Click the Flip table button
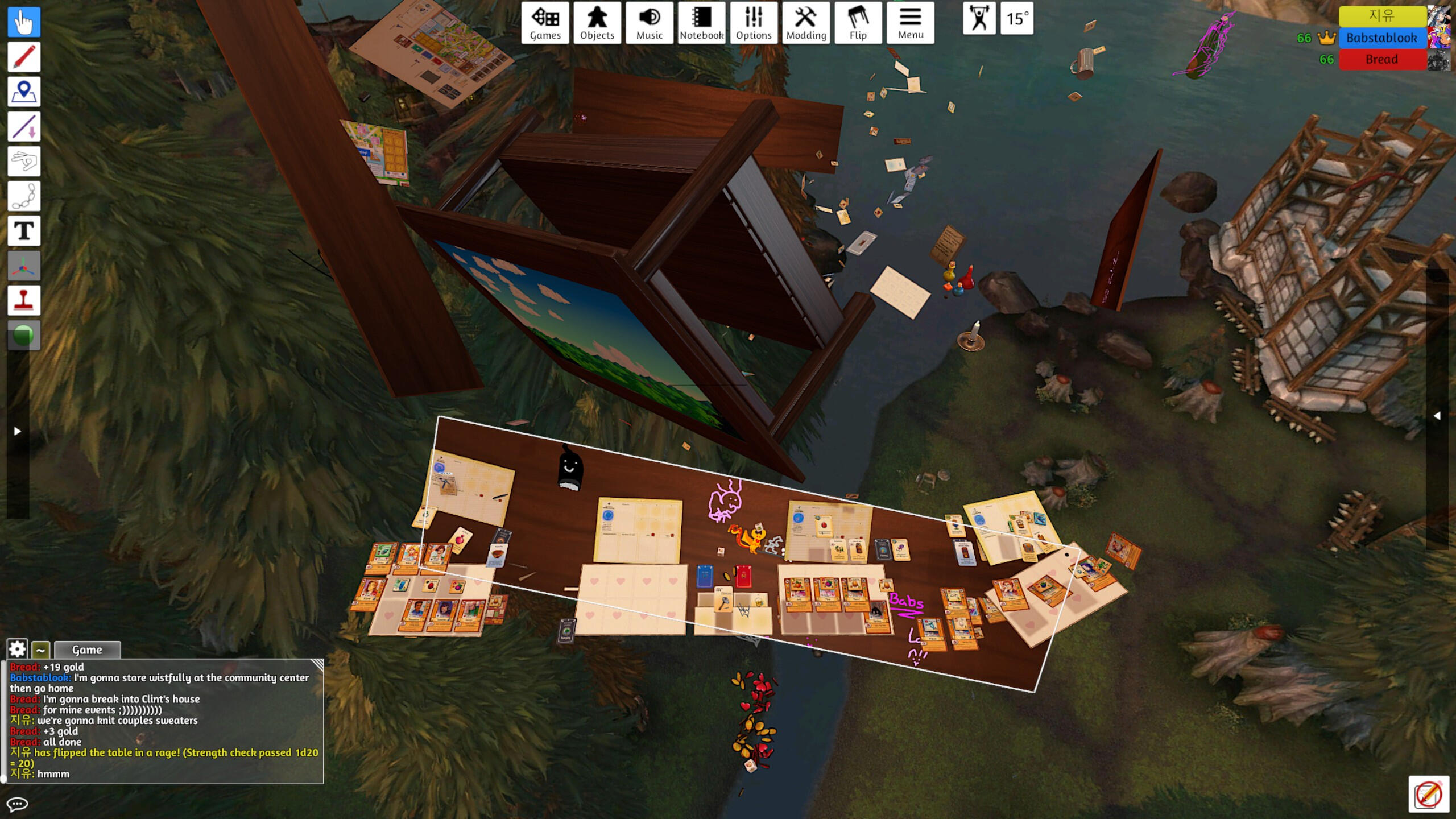The width and height of the screenshot is (1456, 819). point(858,23)
